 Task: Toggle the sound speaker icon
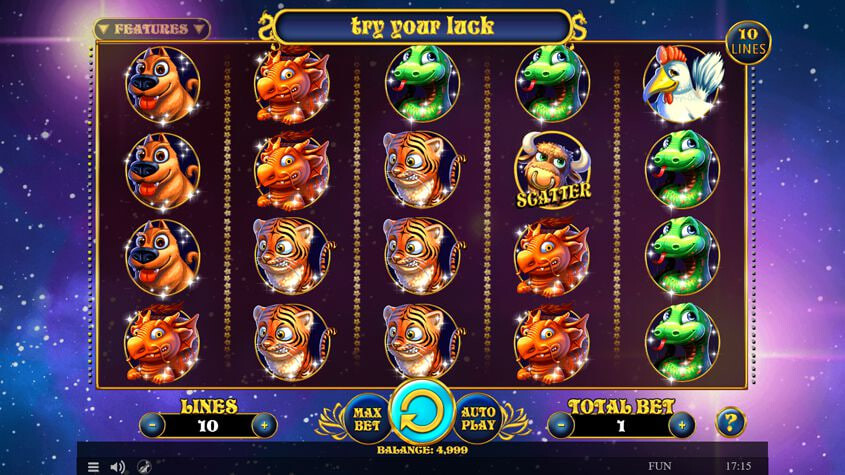coord(118,466)
